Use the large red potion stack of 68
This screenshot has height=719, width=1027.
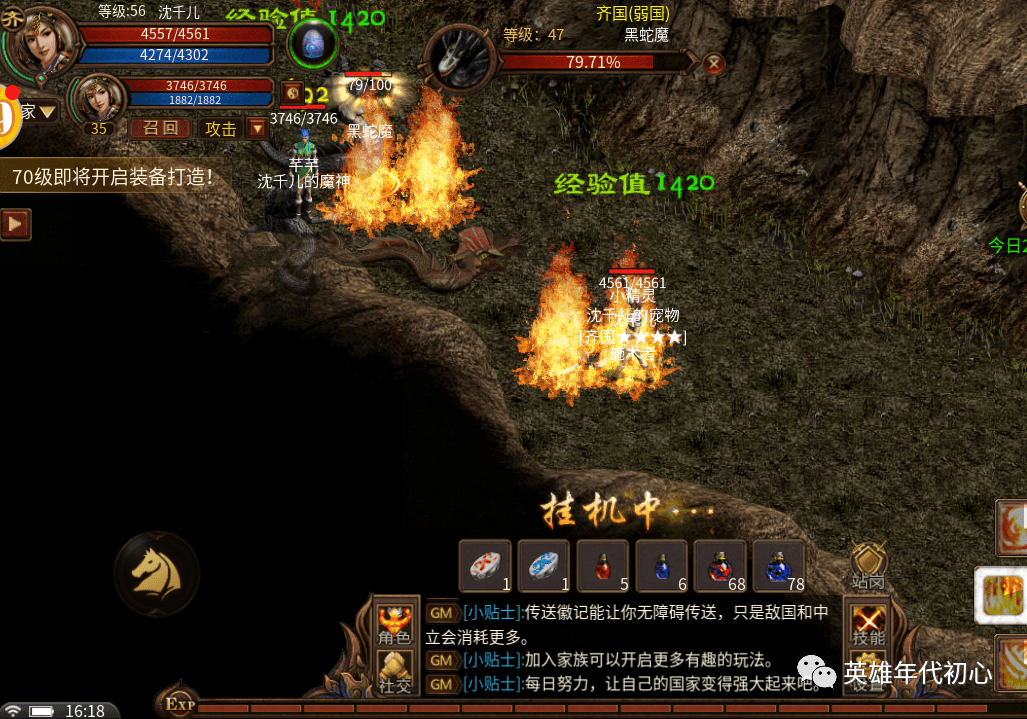point(720,567)
